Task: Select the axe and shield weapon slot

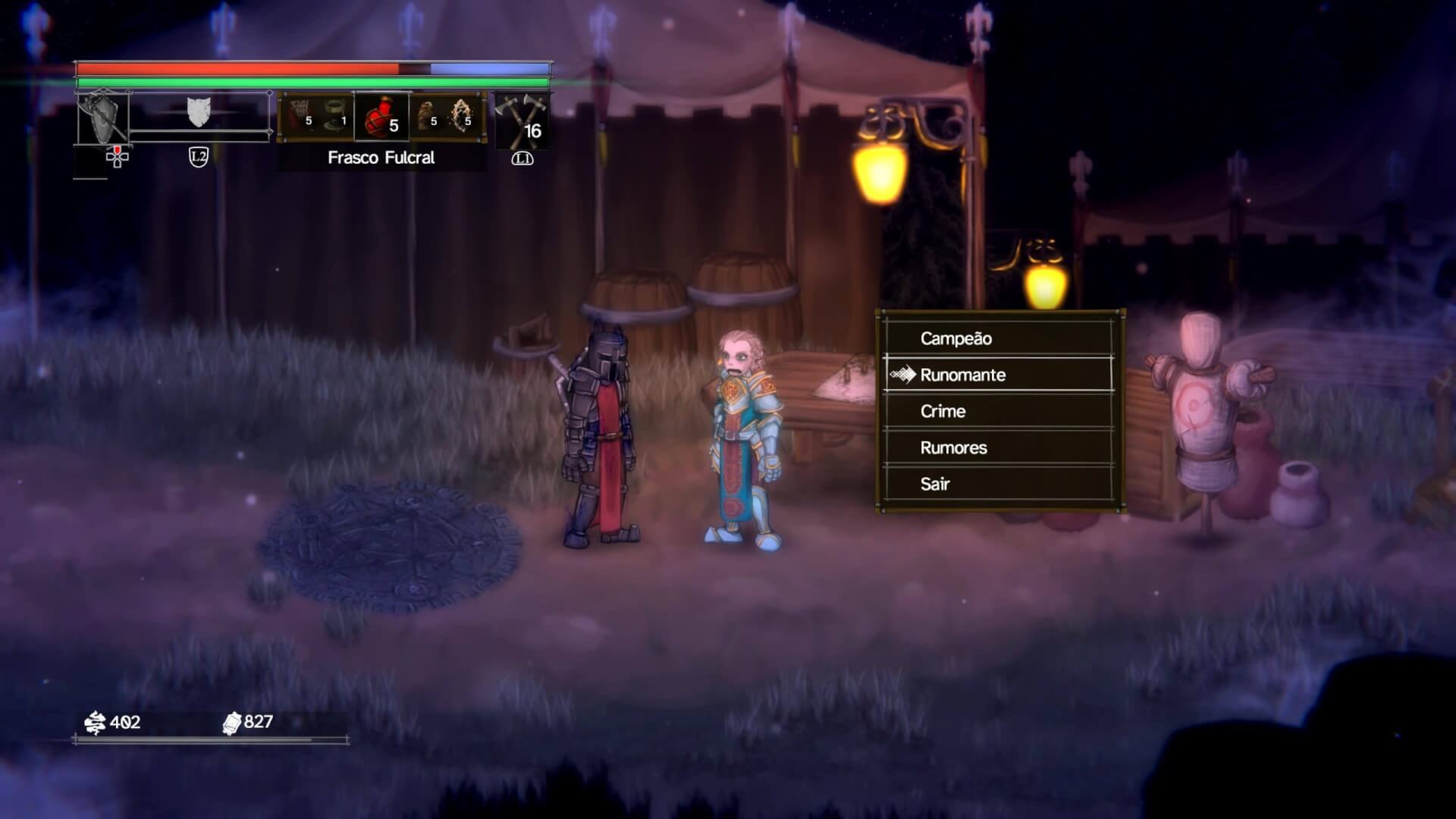Action: tap(103, 118)
